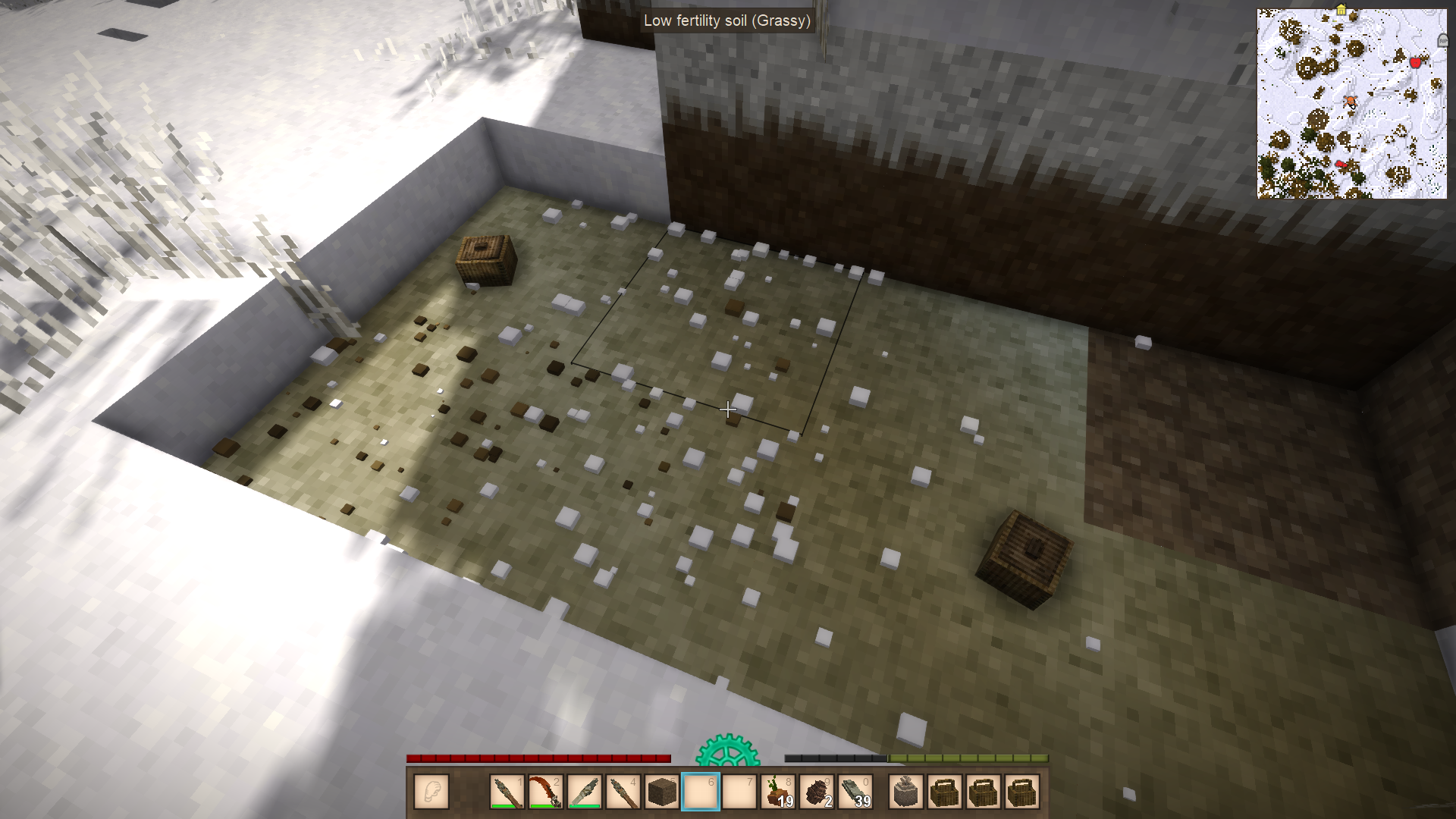
Task: Open the grey sack bag slot
Action: [x=906, y=792]
